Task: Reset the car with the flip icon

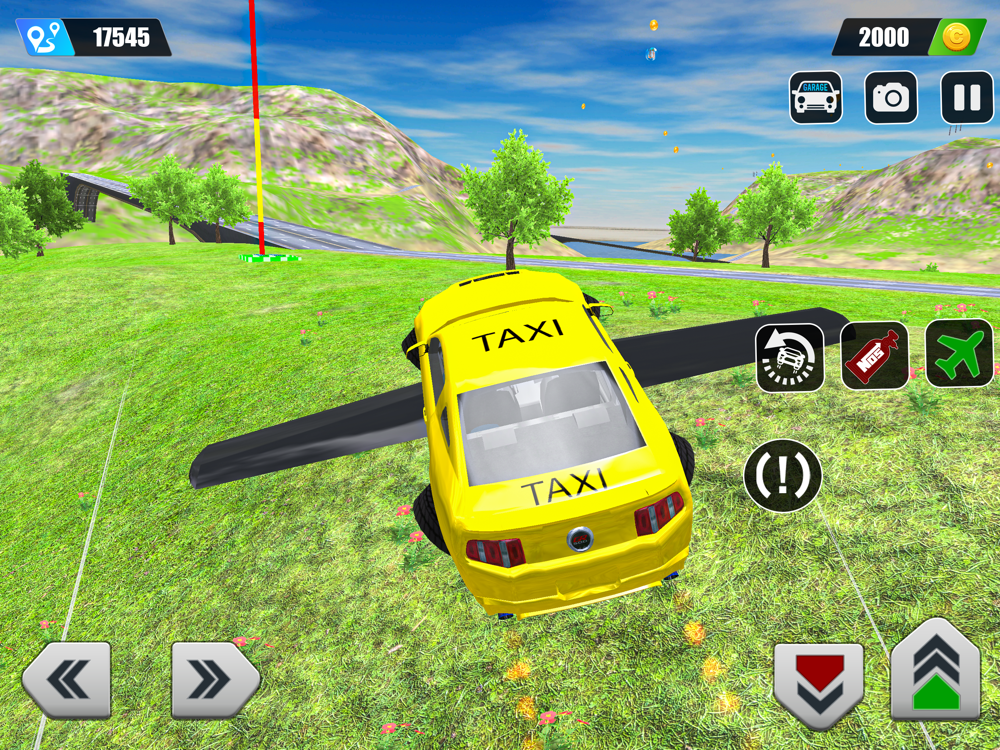Action: point(790,357)
